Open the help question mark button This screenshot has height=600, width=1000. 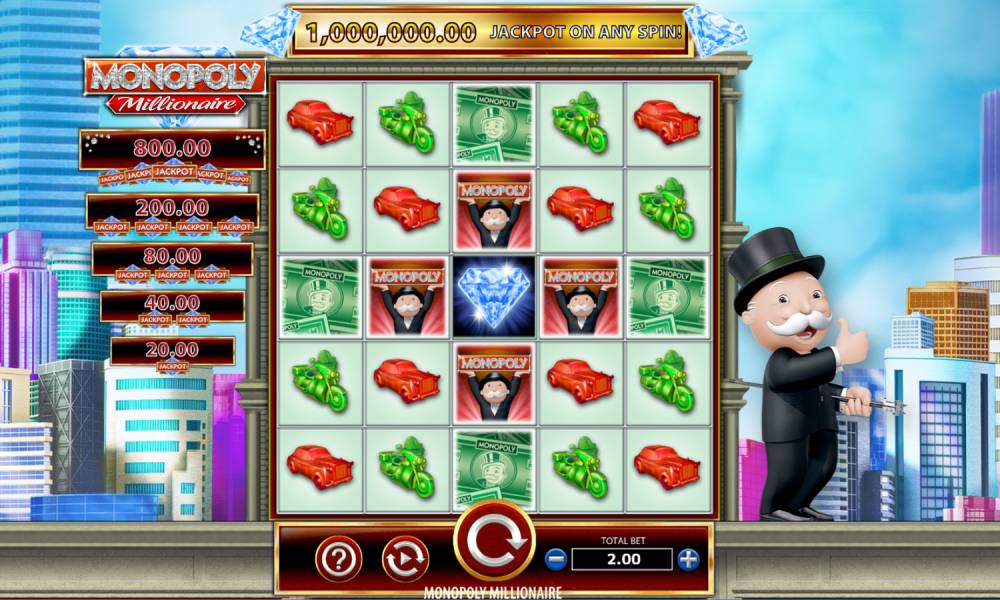pyautogui.click(x=339, y=558)
